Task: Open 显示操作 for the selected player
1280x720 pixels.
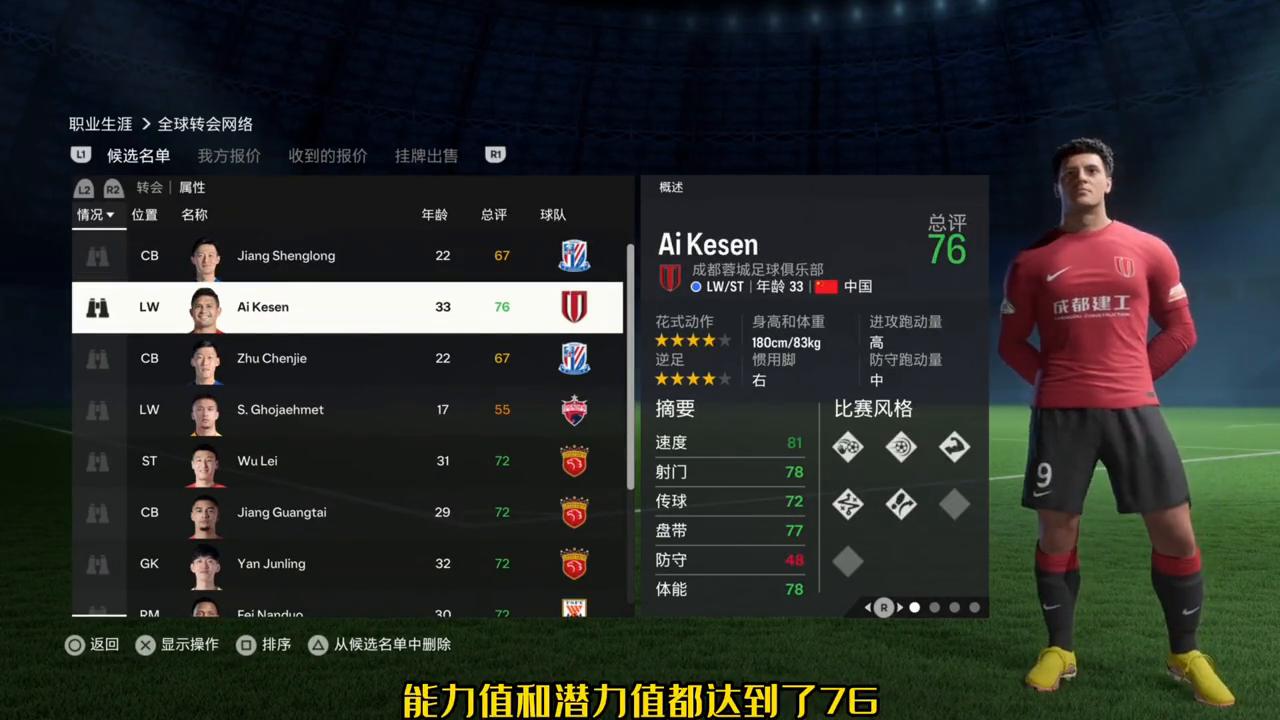Action: [x=178, y=645]
